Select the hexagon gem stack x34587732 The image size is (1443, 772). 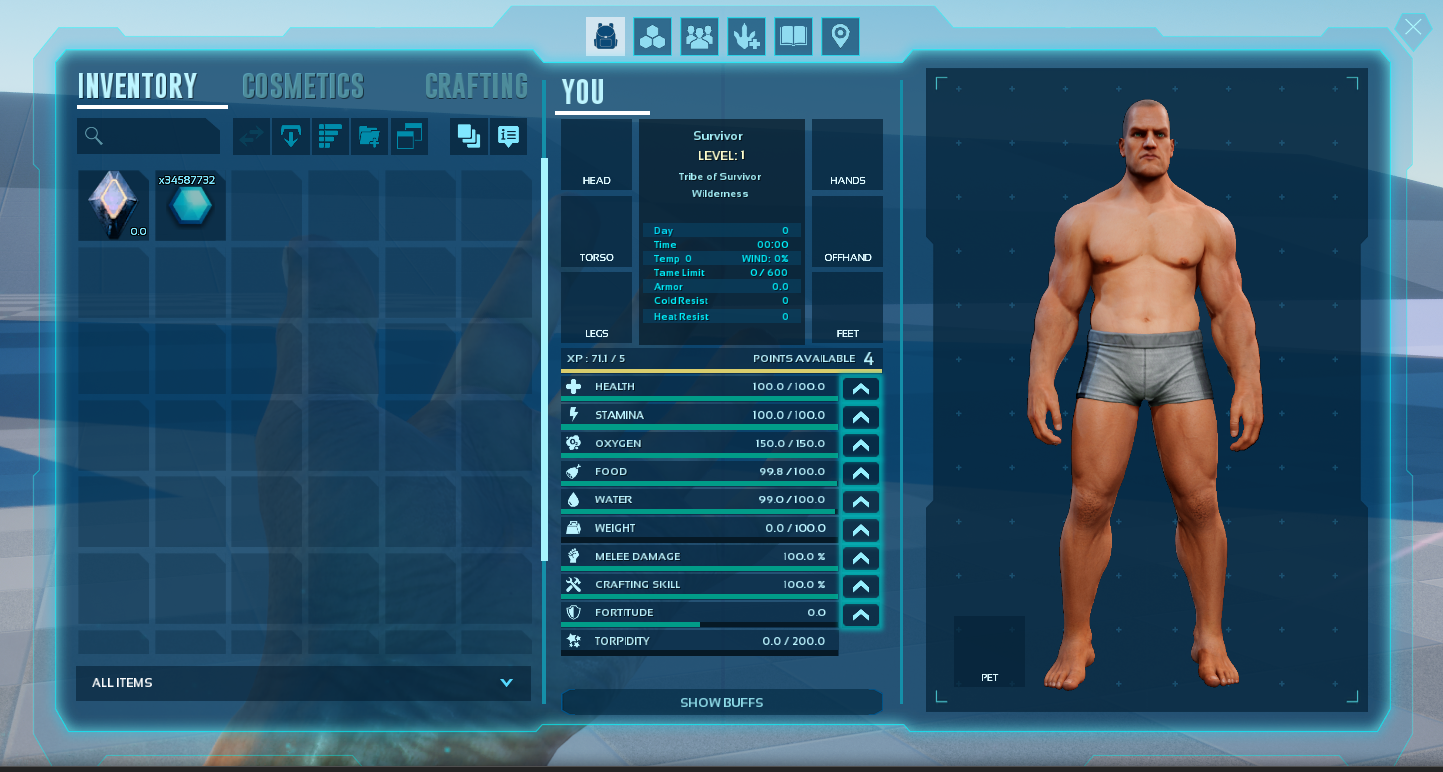pos(190,205)
